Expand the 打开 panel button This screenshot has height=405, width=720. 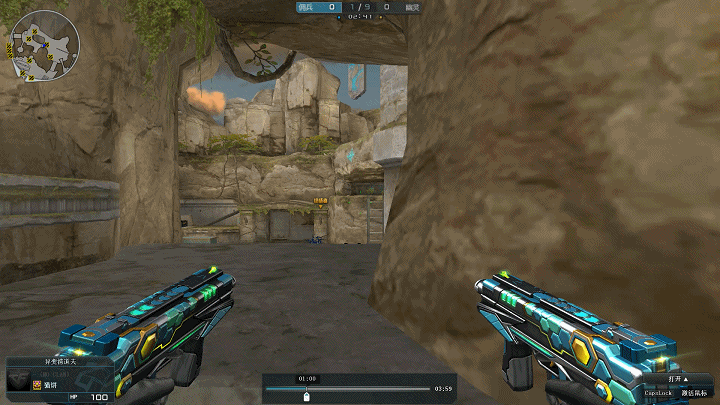coord(679,379)
